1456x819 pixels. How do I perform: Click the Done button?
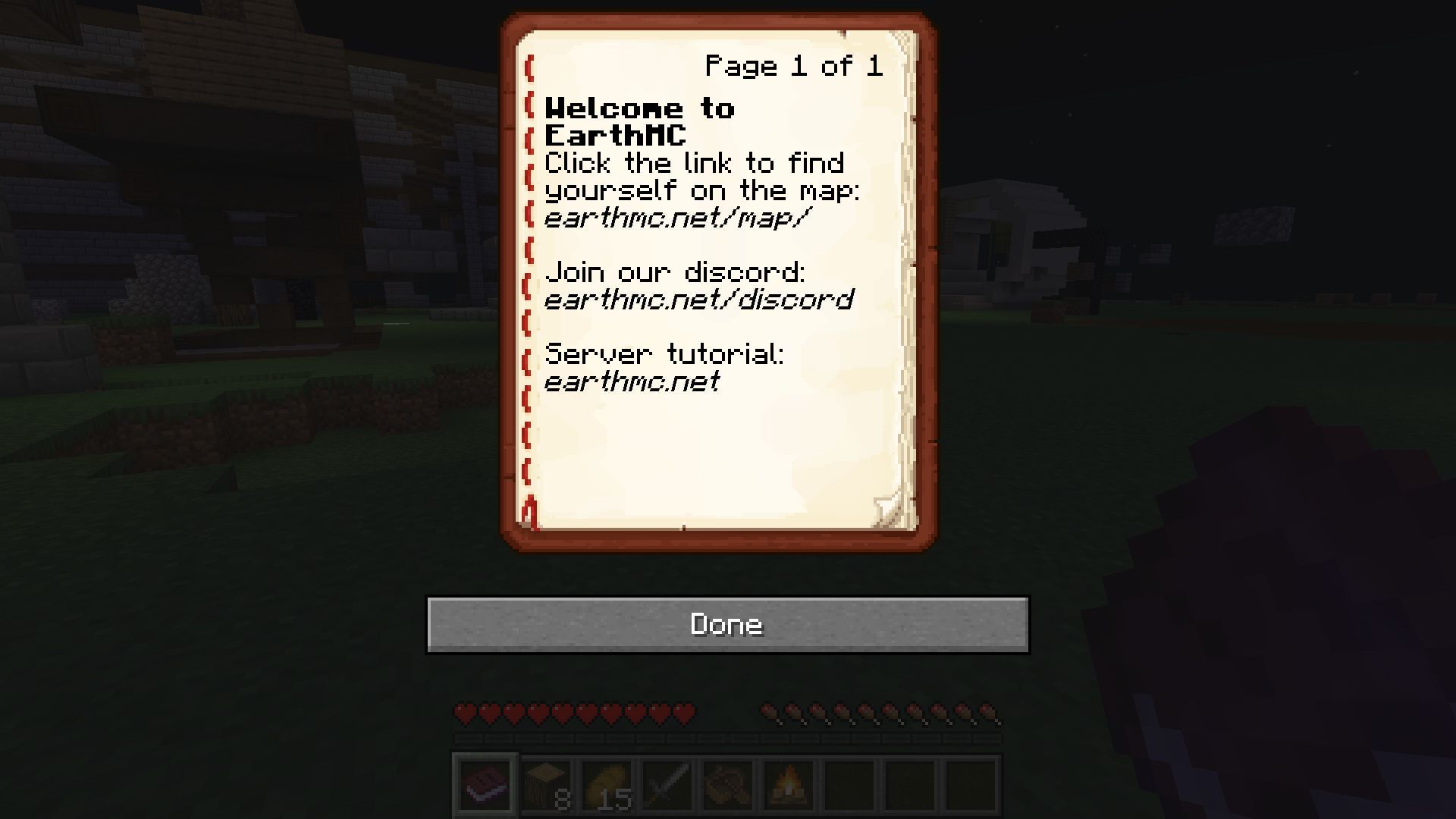tap(726, 624)
